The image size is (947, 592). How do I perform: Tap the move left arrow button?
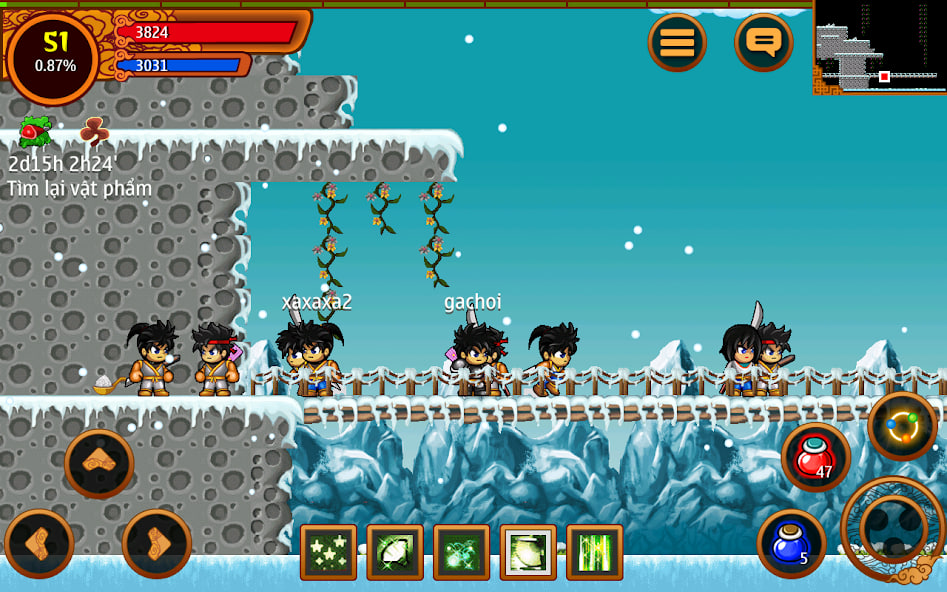[x=39, y=543]
